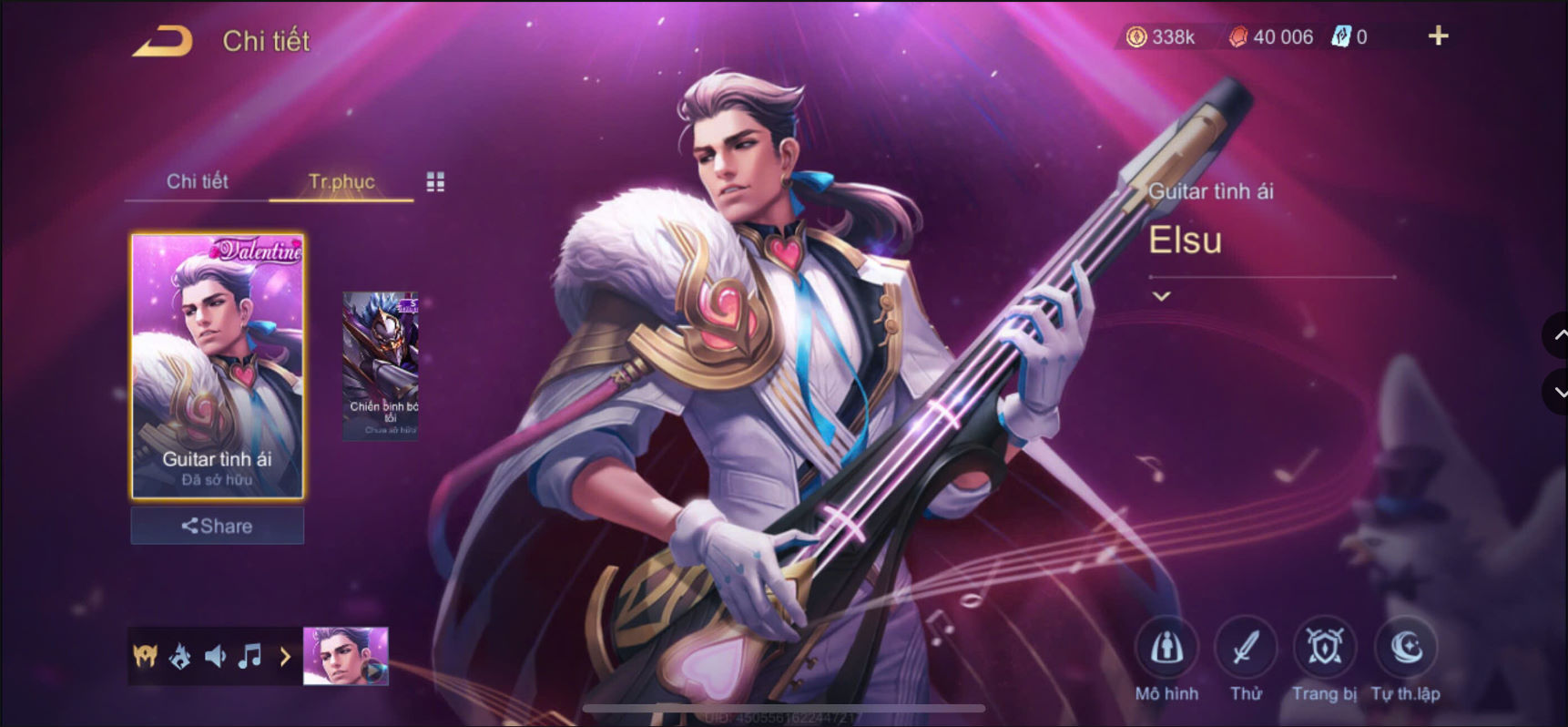Click the wolf effect icon in bottom toolbar
Image resolution: width=1568 pixels, height=727 pixels.
(181, 656)
